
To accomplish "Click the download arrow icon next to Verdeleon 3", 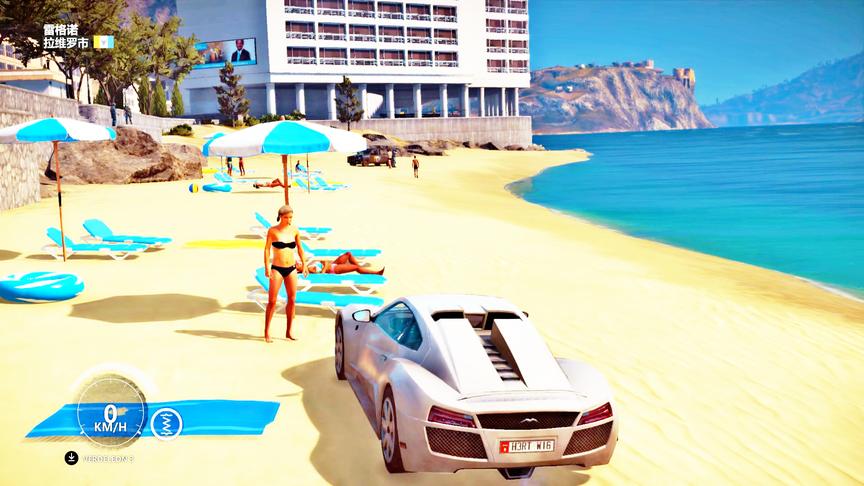I will 71,458.
